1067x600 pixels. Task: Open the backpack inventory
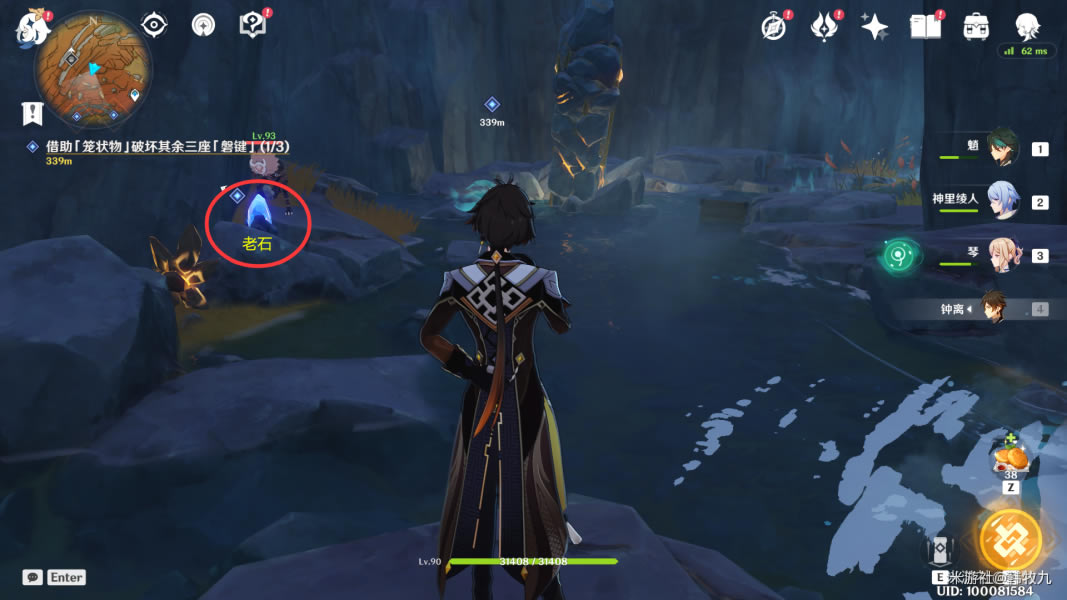976,27
